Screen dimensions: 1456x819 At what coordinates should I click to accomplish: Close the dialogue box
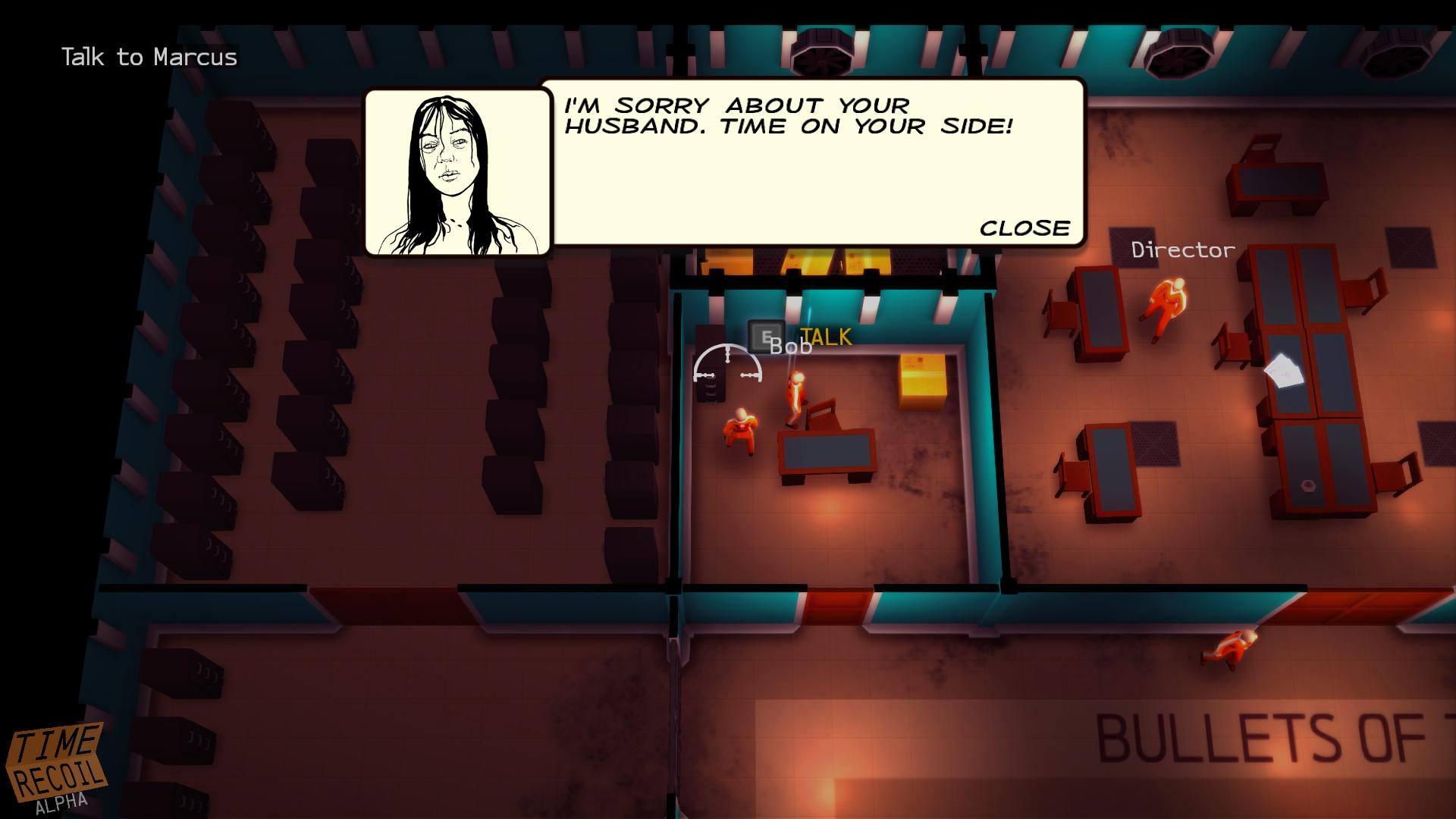point(1025,228)
